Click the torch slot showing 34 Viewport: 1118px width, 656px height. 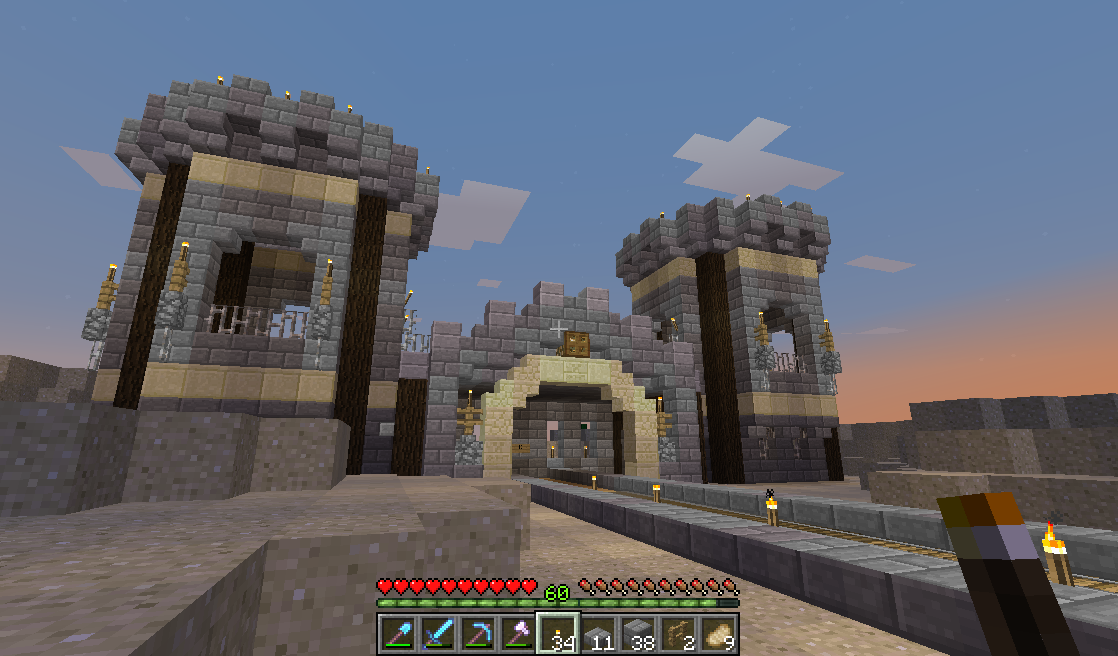(558, 634)
